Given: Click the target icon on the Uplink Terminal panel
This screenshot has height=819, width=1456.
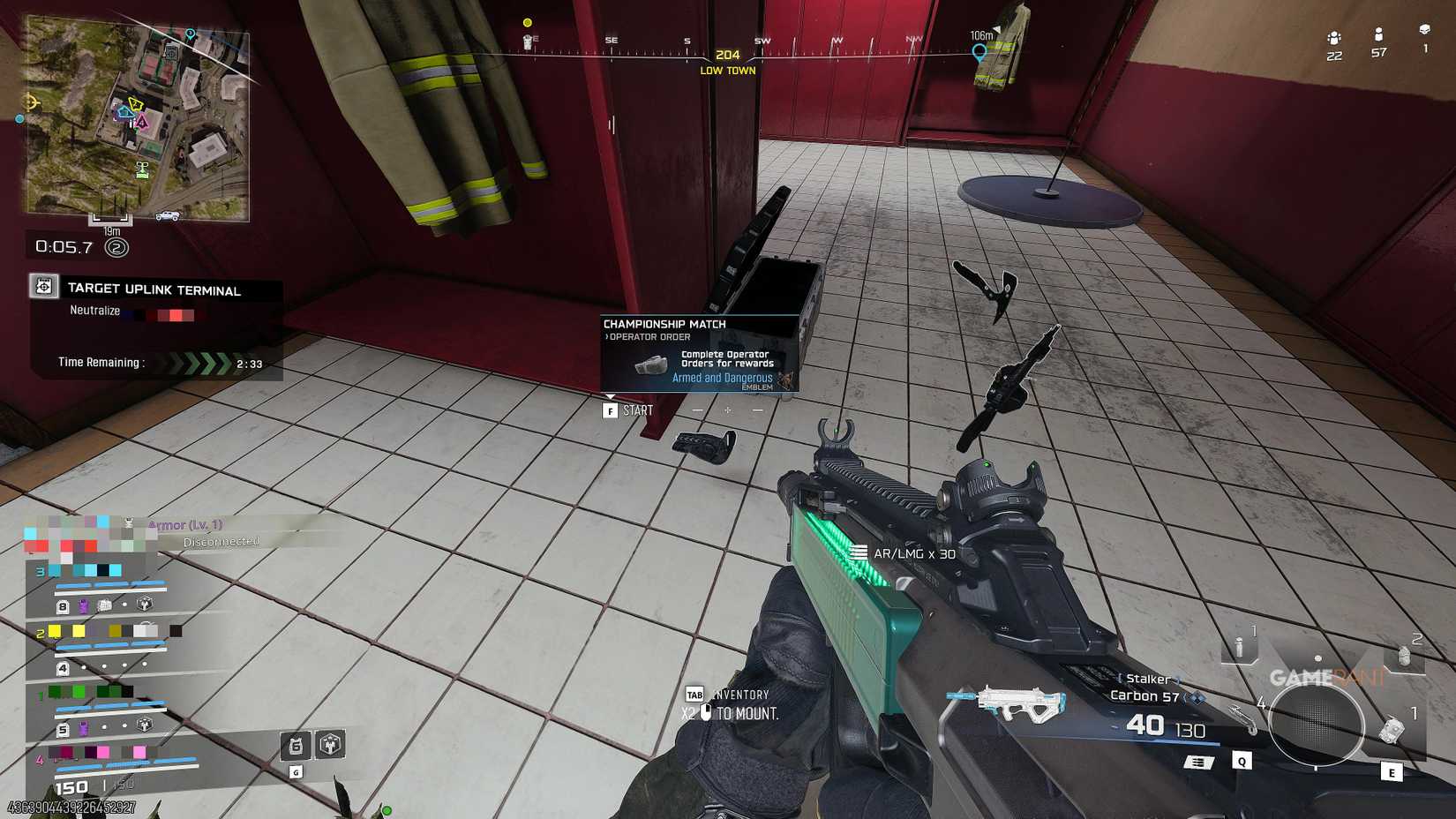Looking at the screenshot, I should pyautogui.click(x=42, y=284).
